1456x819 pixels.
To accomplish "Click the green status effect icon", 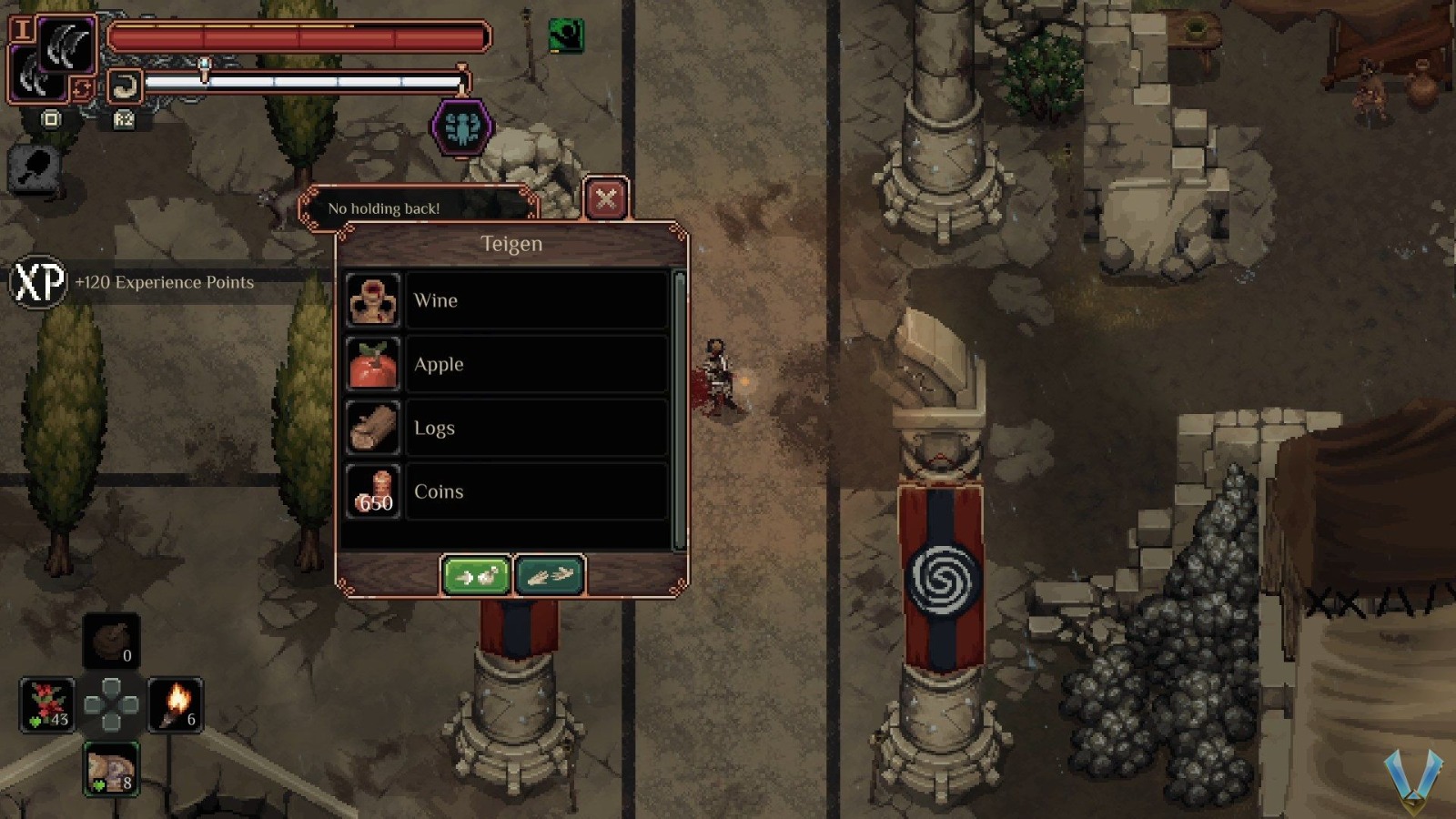I will 566,36.
